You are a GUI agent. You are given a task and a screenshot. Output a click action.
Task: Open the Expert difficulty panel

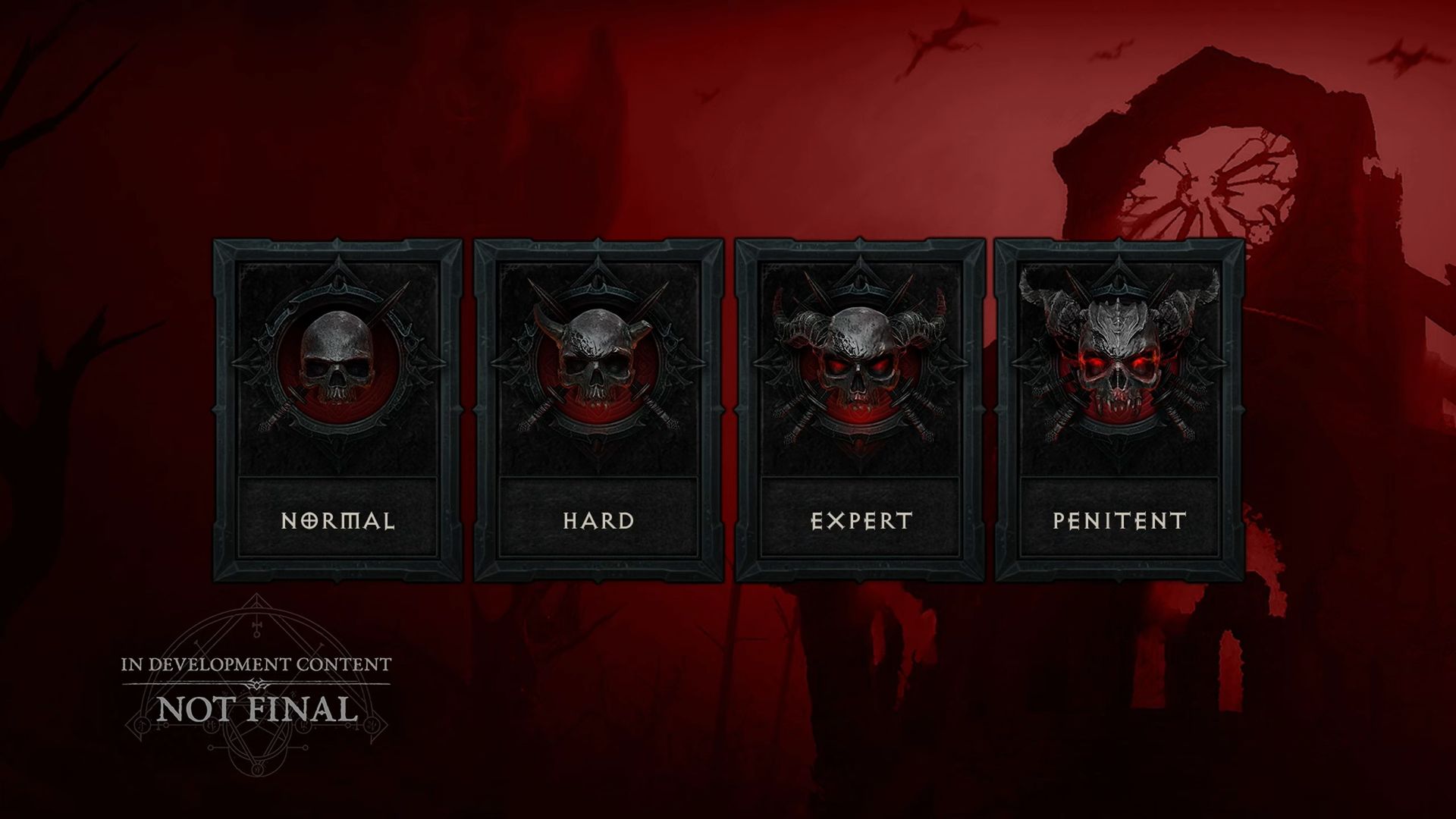click(857, 409)
